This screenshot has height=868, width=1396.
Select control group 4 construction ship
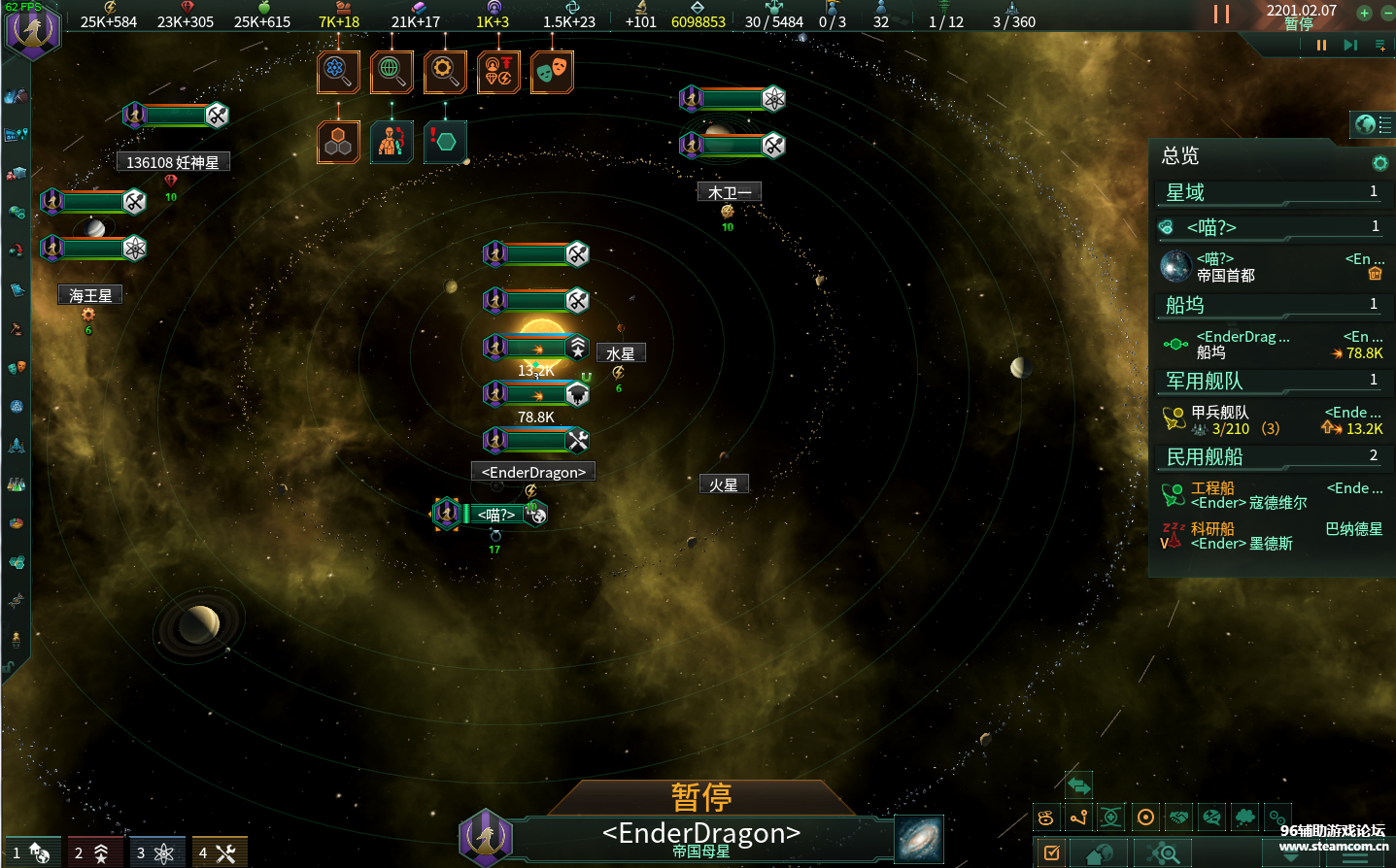coord(219,853)
